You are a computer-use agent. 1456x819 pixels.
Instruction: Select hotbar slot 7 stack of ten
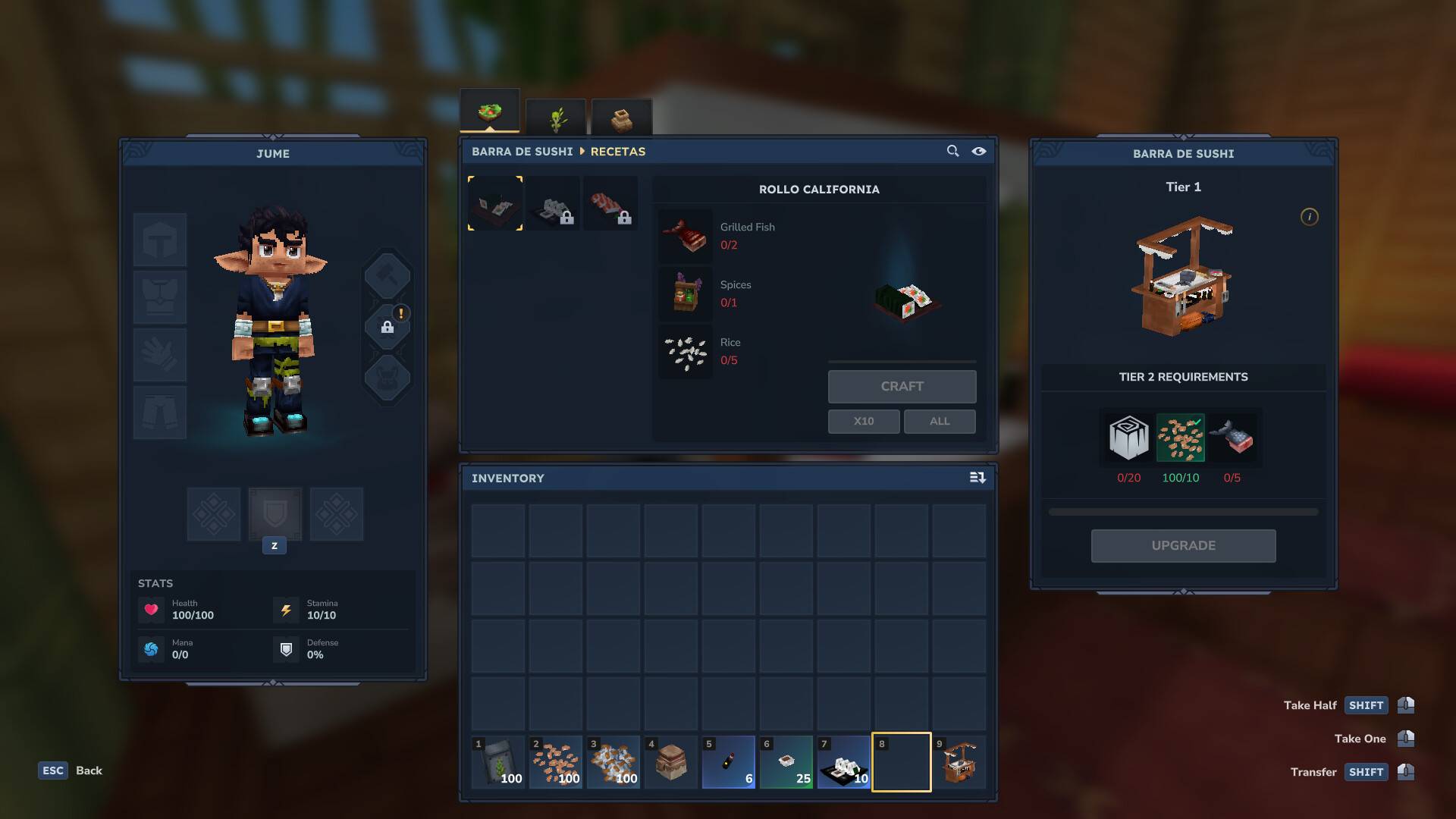tap(843, 762)
